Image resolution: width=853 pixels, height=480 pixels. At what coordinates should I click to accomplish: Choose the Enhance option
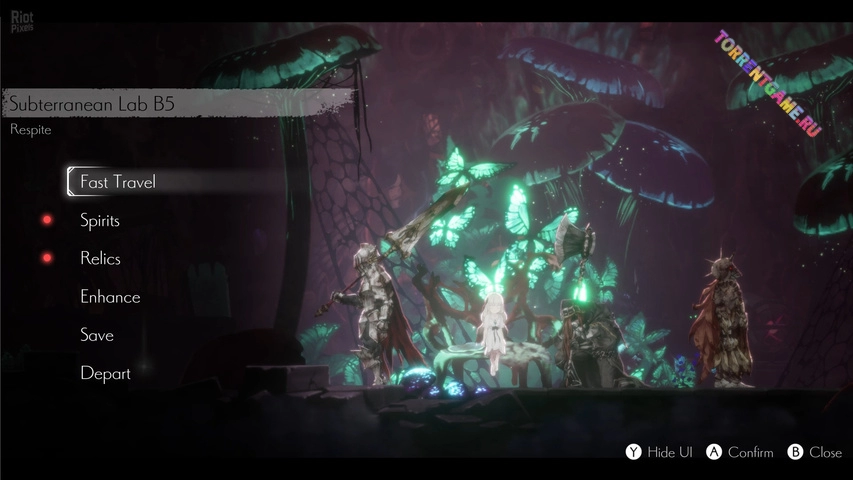coord(110,297)
